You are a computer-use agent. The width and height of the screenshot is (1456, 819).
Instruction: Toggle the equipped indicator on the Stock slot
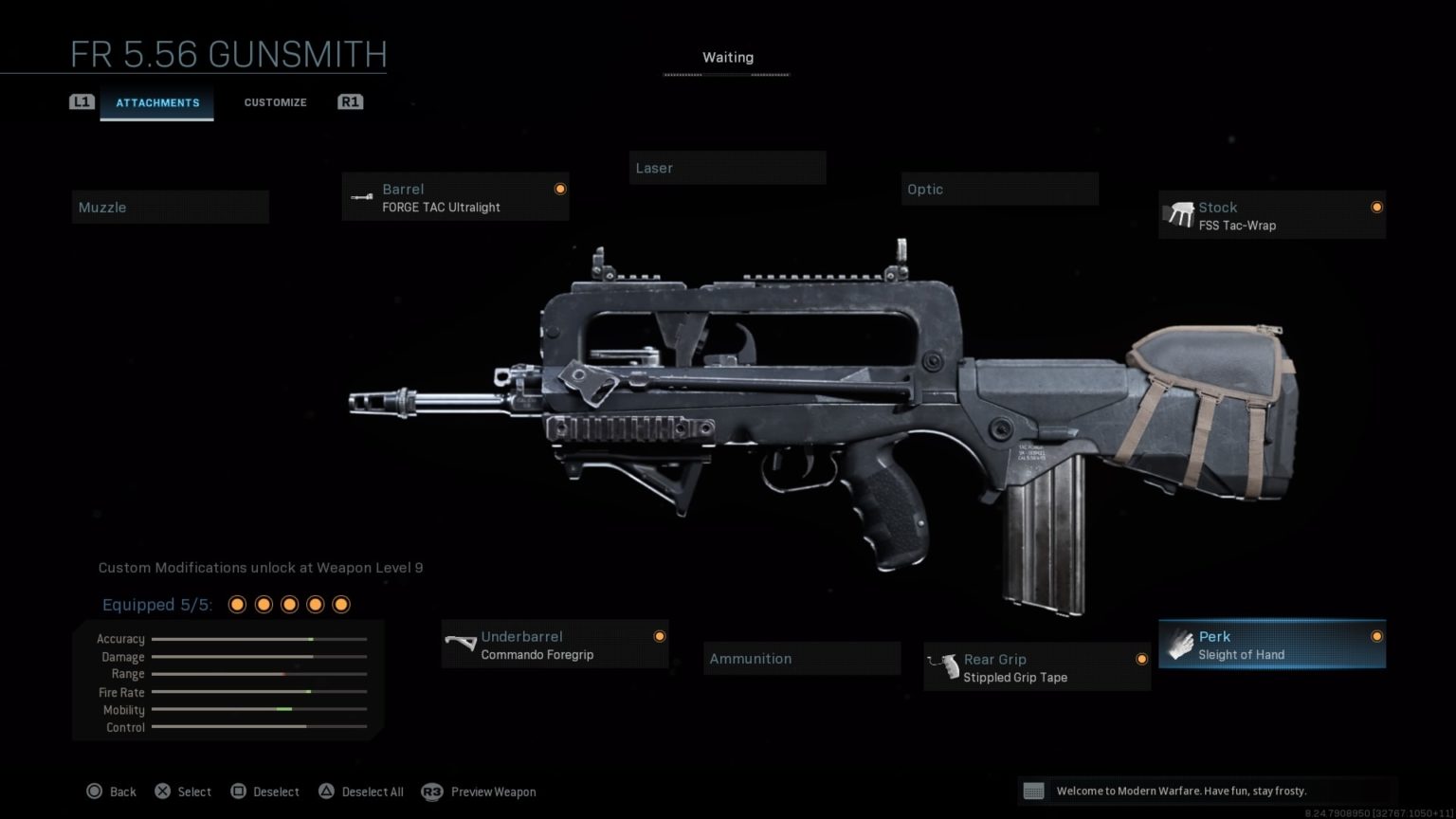1377,207
